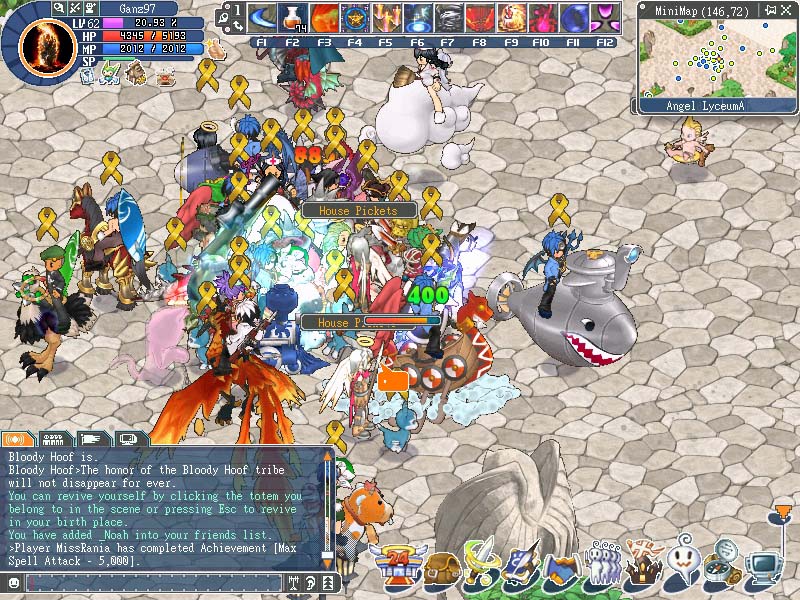Viewport: 800px width, 600px height.
Task: Activate the fireball skill on F3
Action: pos(324,18)
